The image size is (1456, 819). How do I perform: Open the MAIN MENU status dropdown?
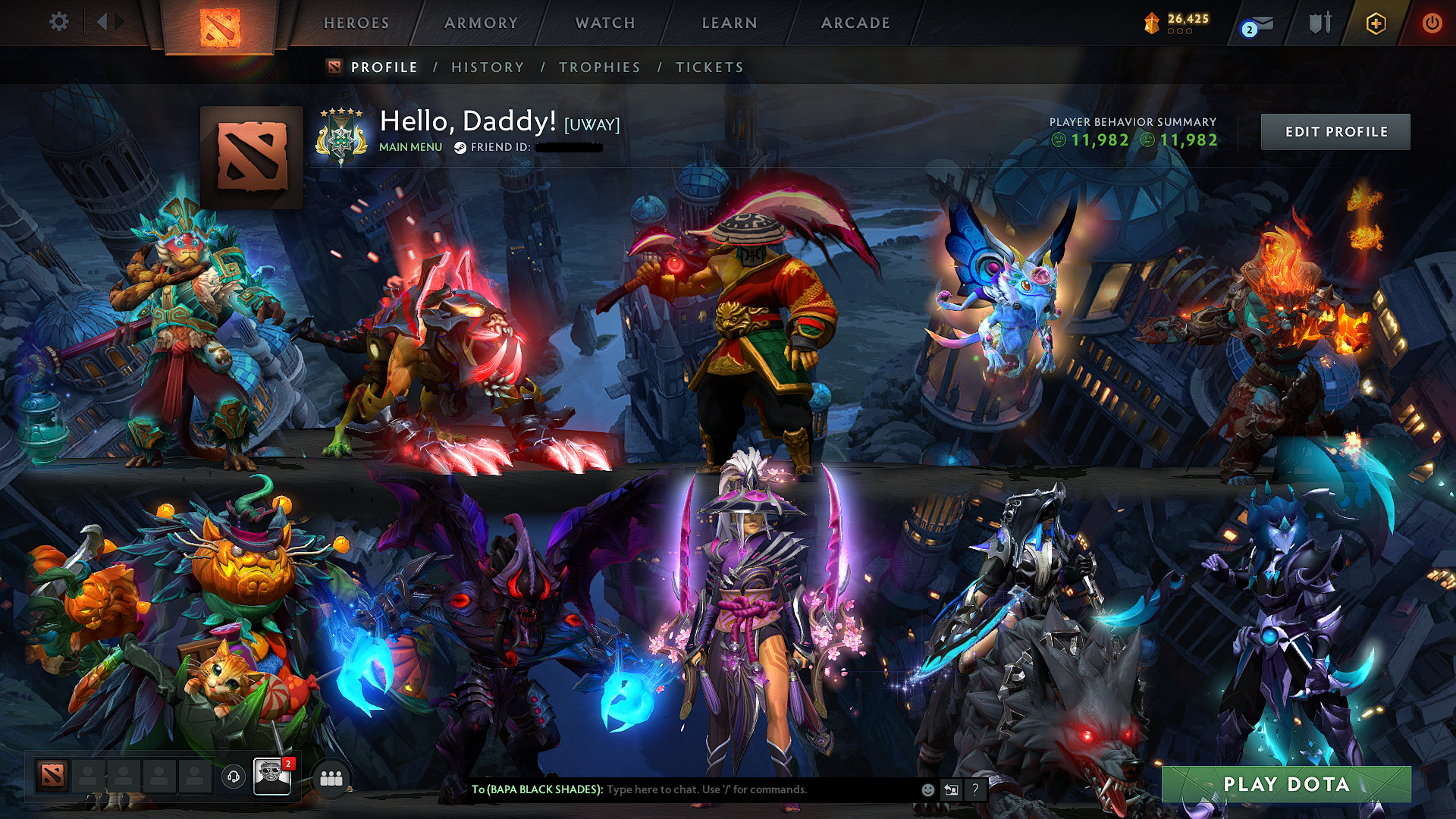[x=410, y=147]
